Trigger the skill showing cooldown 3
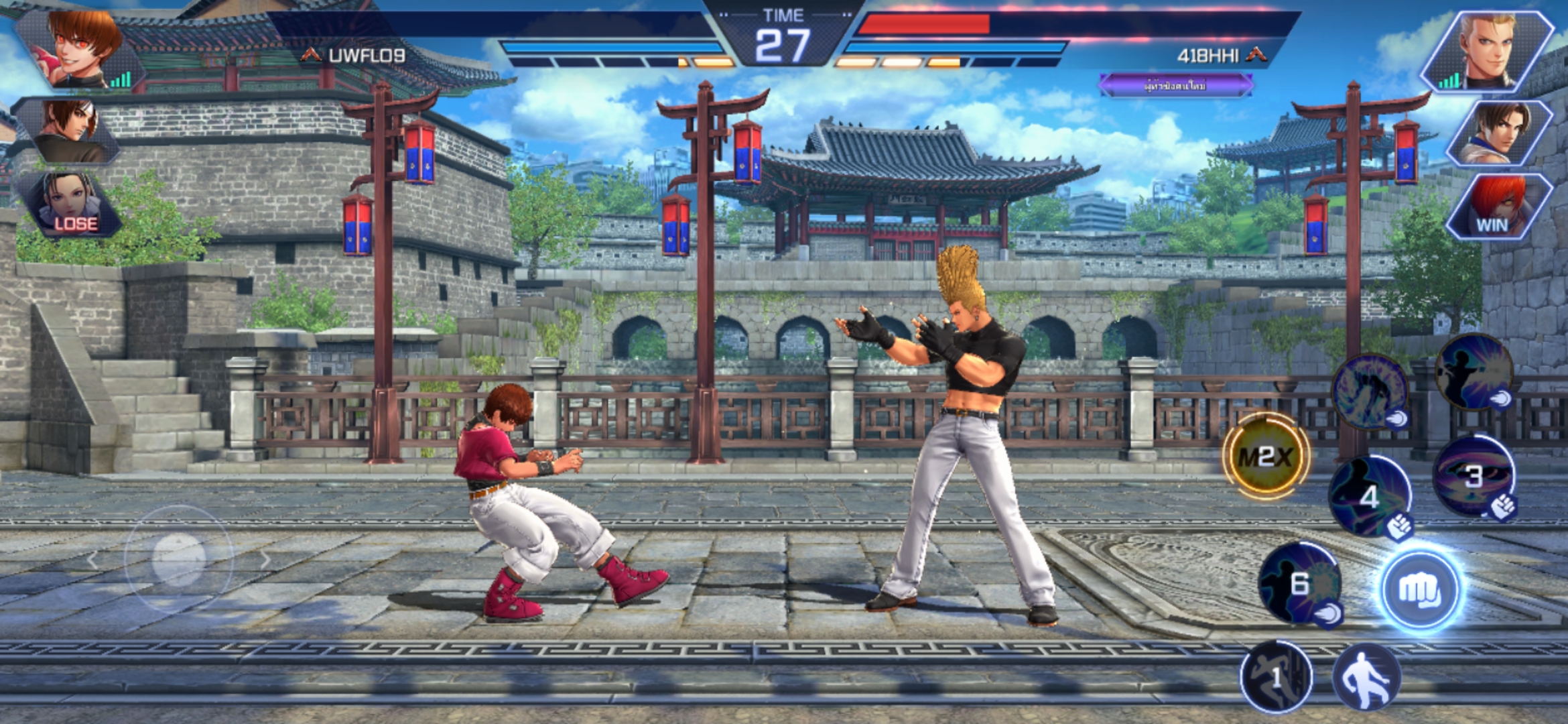The width and height of the screenshot is (1568, 724). point(1473,475)
